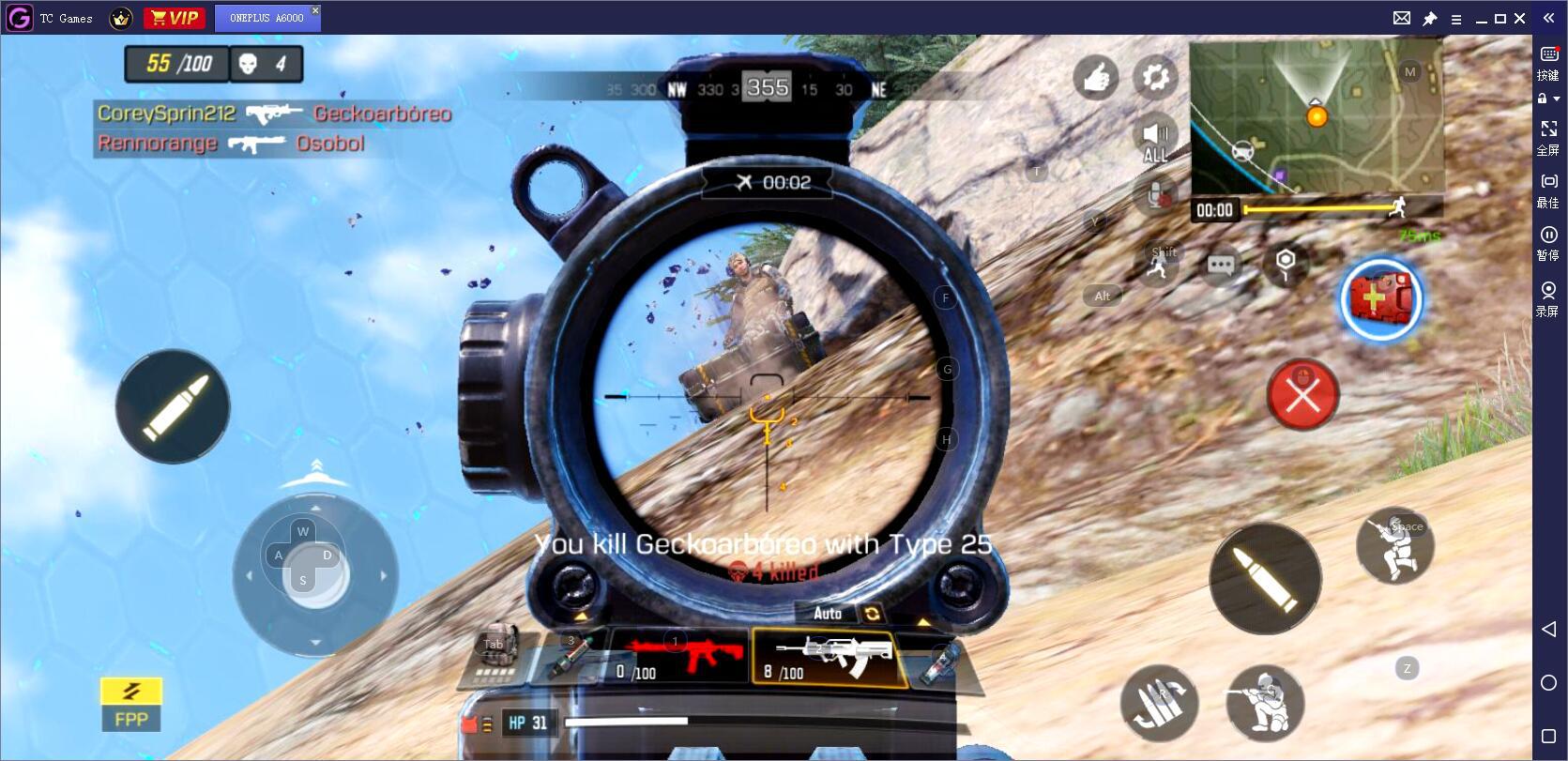The height and width of the screenshot is (761, 1568).
Task: Toggle FPP perspective mode
Action: click(130, 706)
